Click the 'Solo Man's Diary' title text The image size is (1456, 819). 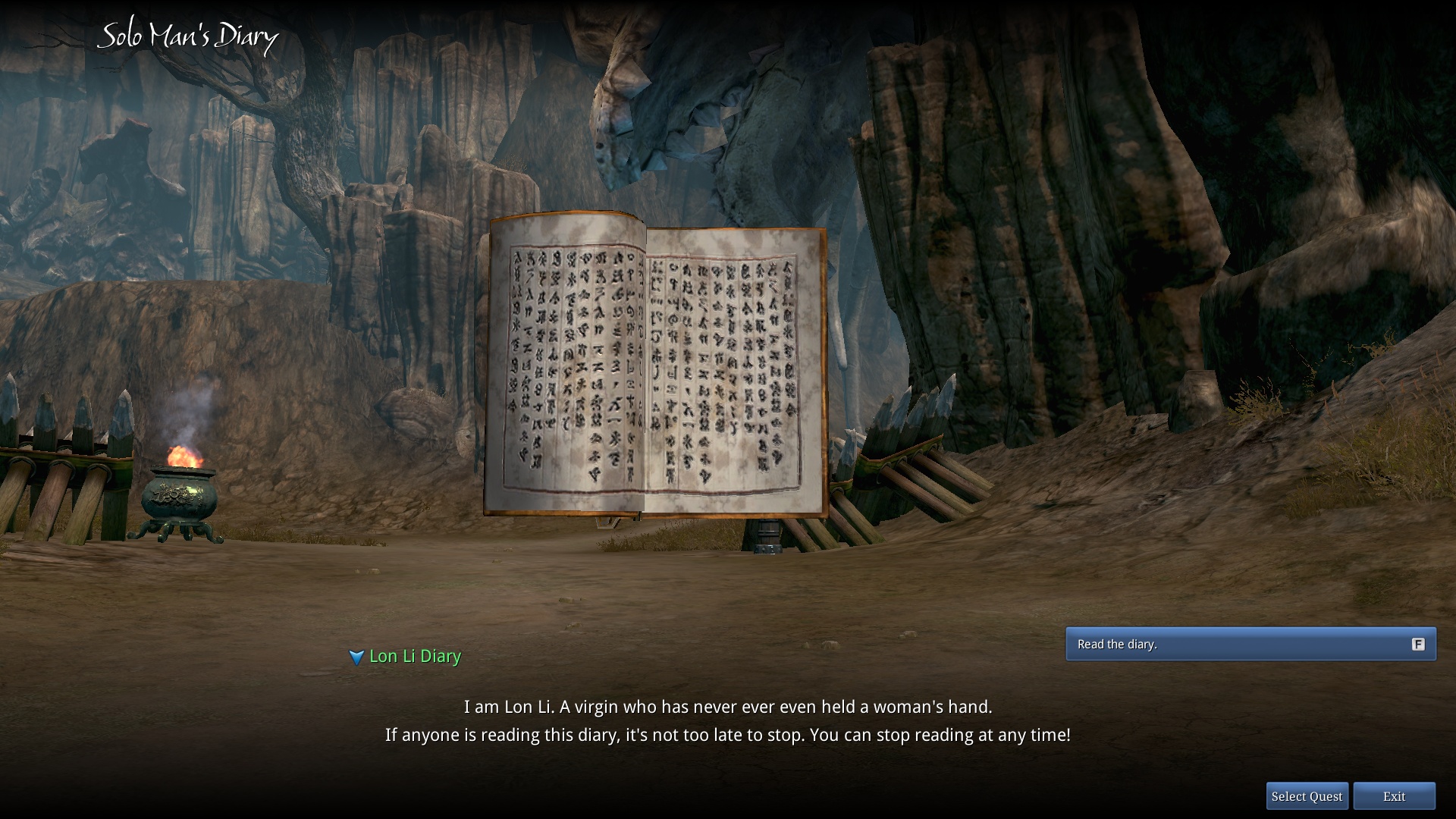click(188, 35)
